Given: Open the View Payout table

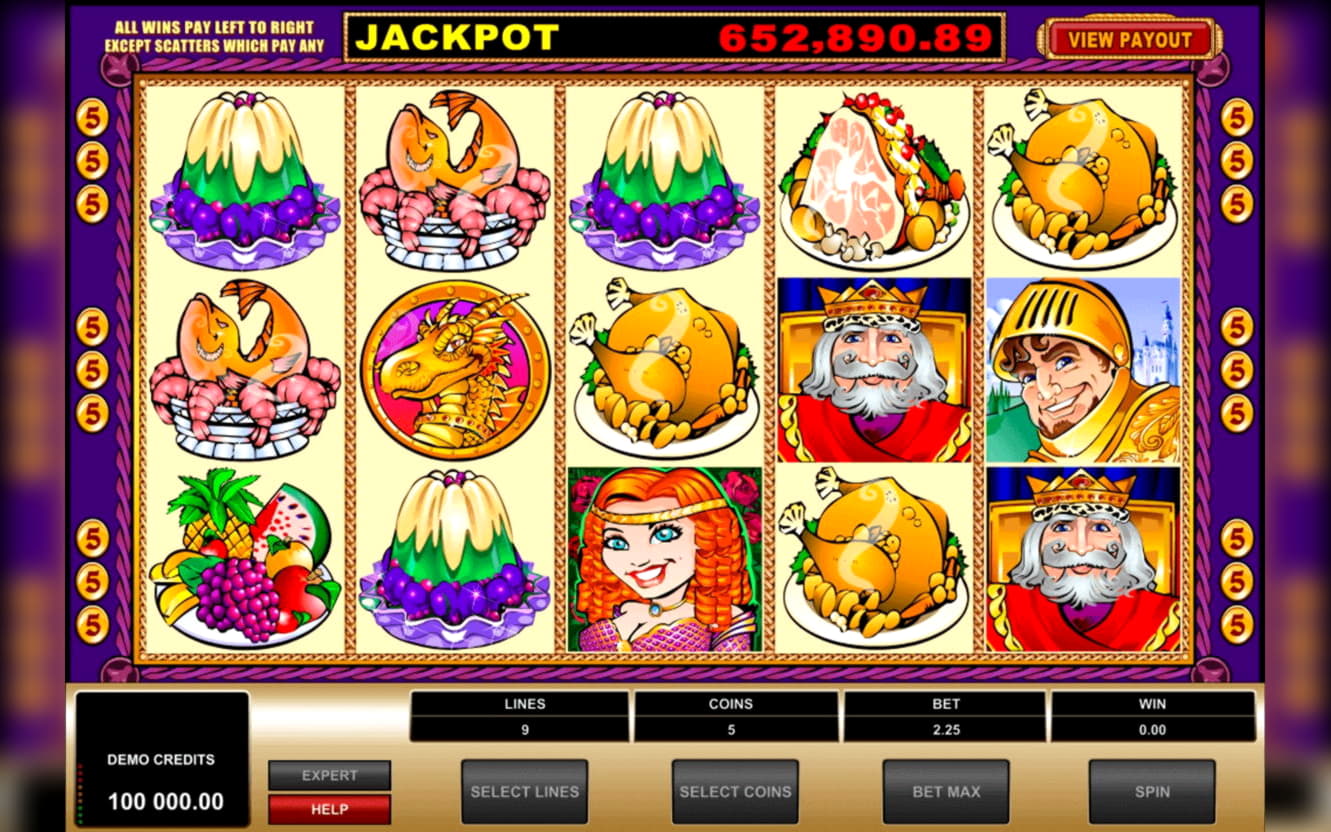Looking at the screenshot, I should (x=1130, y=40).
